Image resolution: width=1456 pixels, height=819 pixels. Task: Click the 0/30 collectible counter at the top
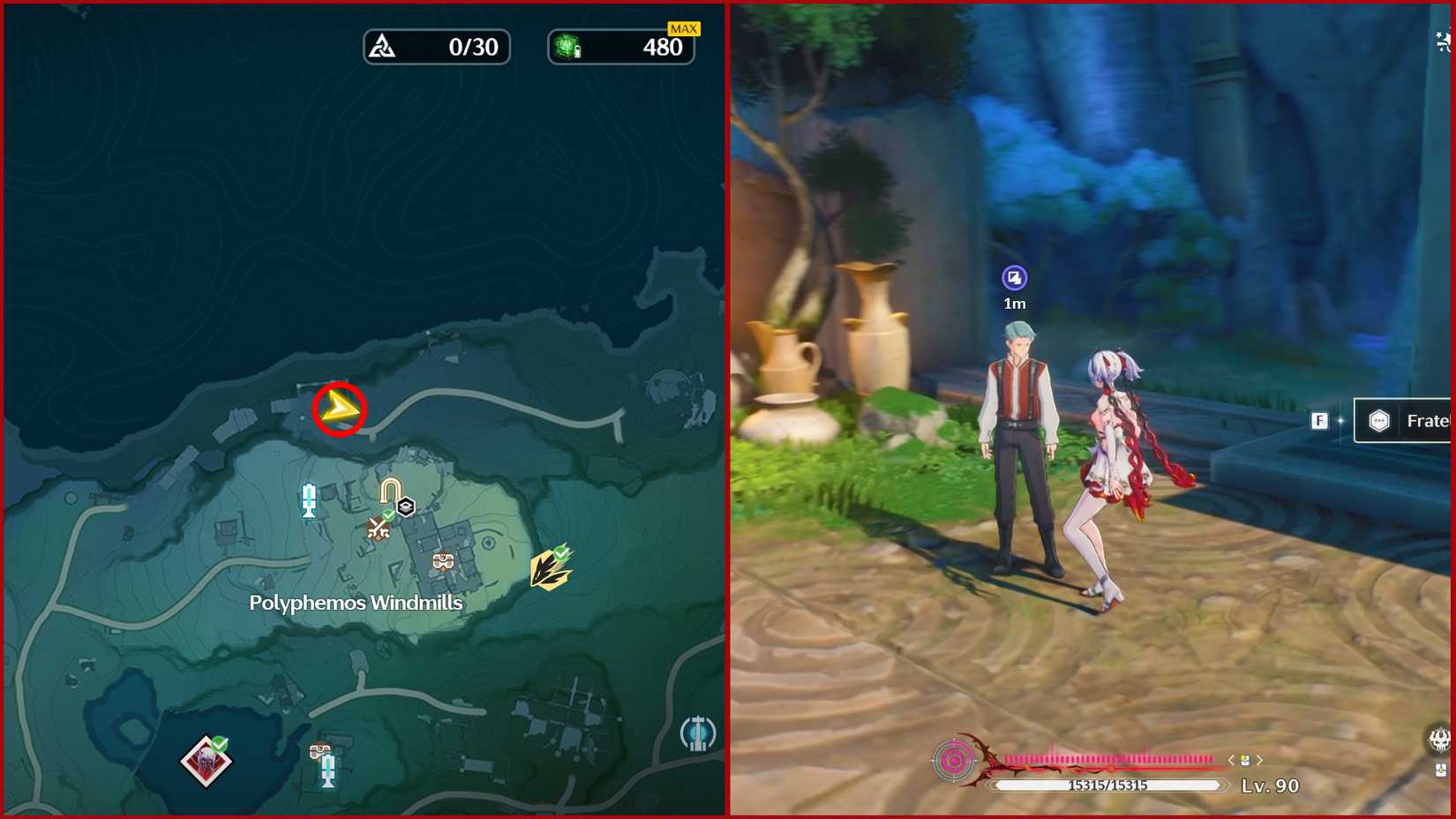pyautogui.click(x=436, y=46)
